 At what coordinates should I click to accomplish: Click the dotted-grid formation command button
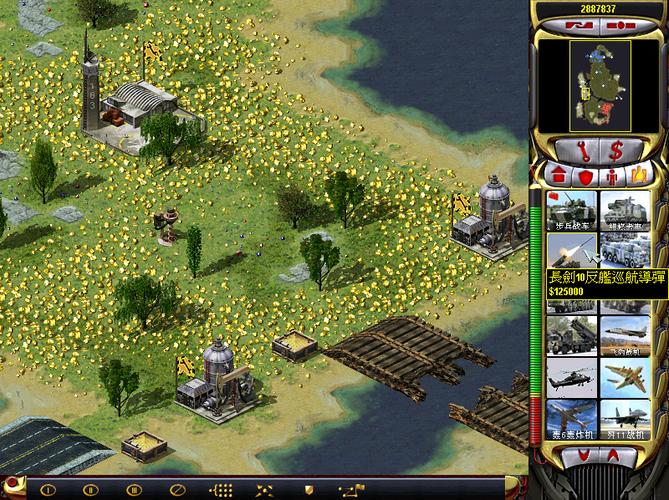coord(221,490)
